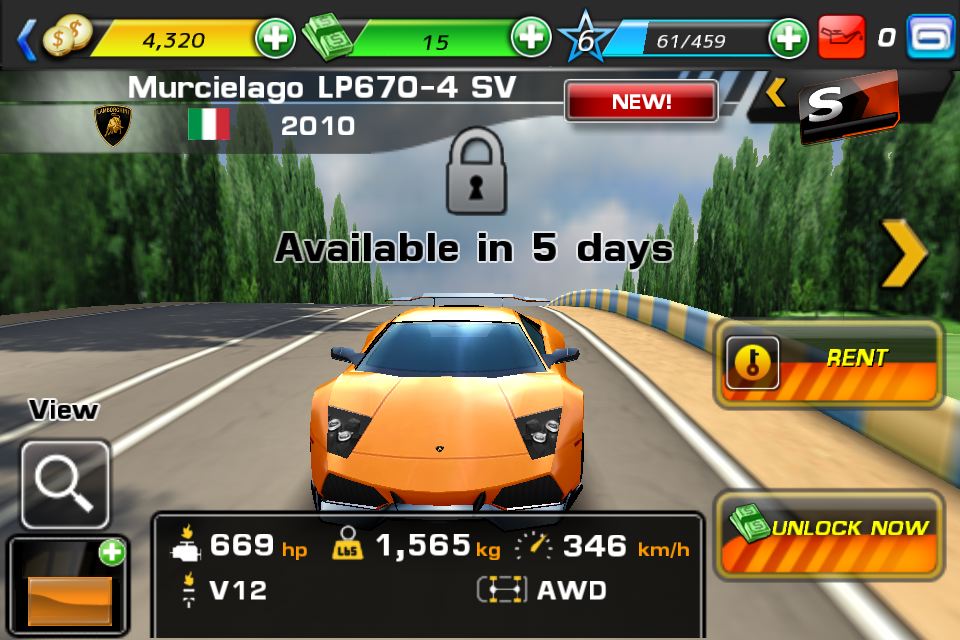Add star experience points
960x640 pixels.
tap(788, 39)
